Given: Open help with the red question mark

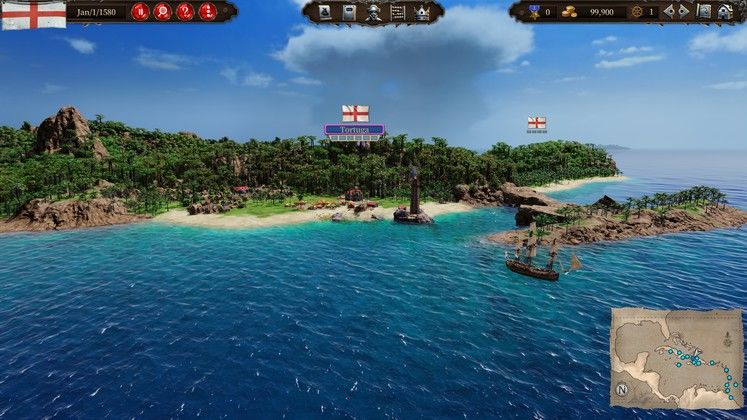Looking at the screenshot, I should [x=184, y=12].
